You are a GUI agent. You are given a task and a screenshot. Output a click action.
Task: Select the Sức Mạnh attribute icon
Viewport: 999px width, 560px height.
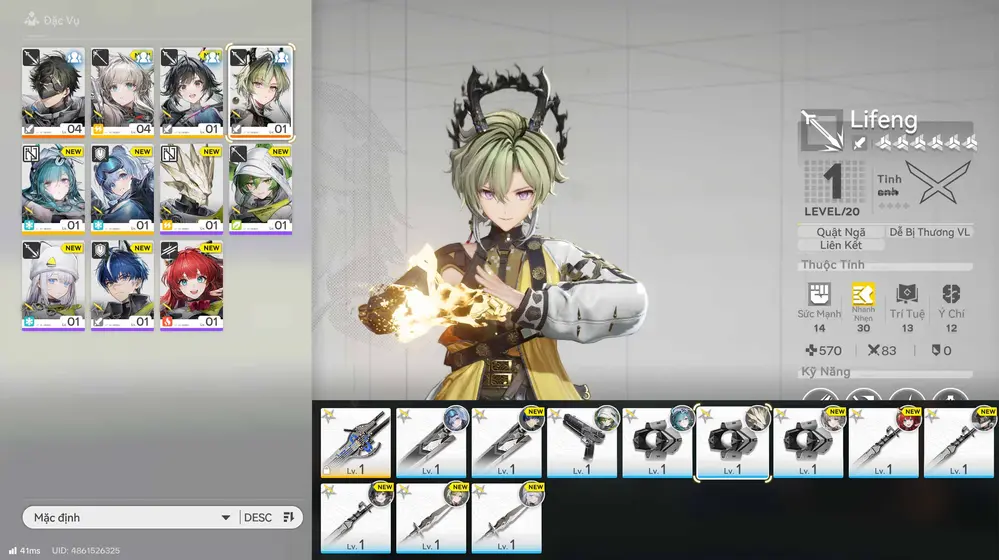(x=819, y=295)
